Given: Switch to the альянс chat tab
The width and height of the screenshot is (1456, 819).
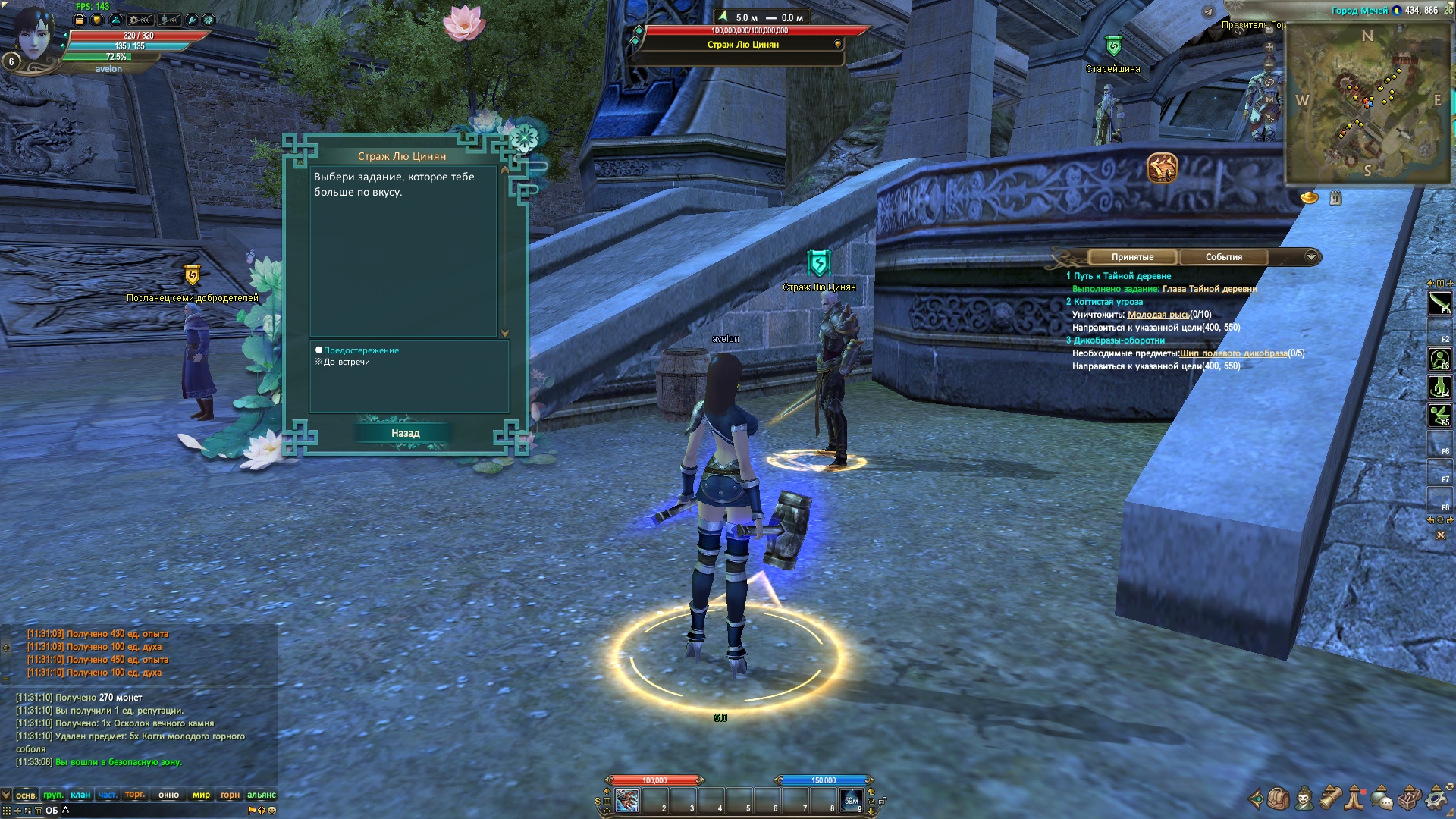Looking at the screenshot, I should pos(261,795).
